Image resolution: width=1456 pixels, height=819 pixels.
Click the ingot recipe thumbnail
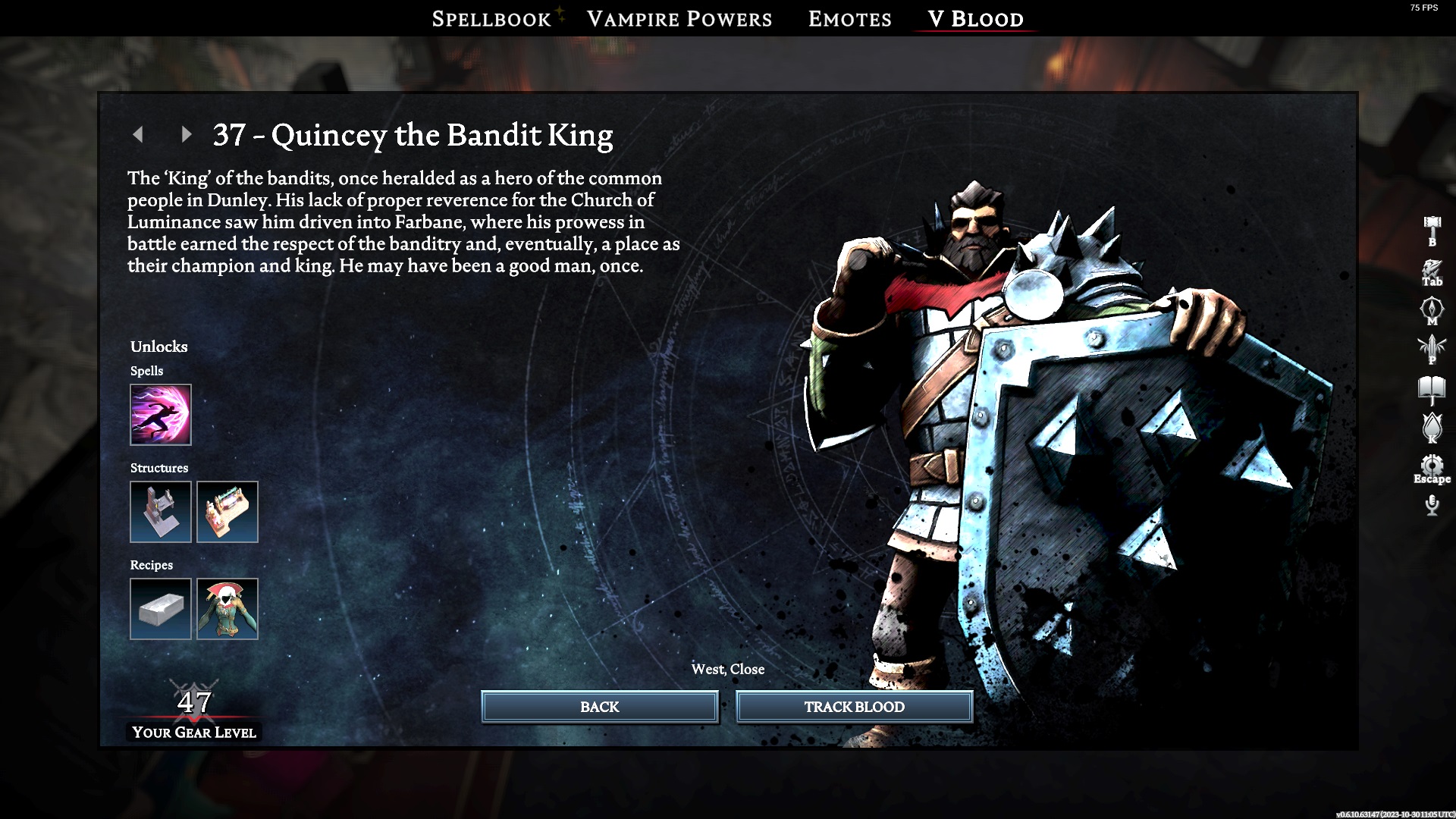pos(160,608)
